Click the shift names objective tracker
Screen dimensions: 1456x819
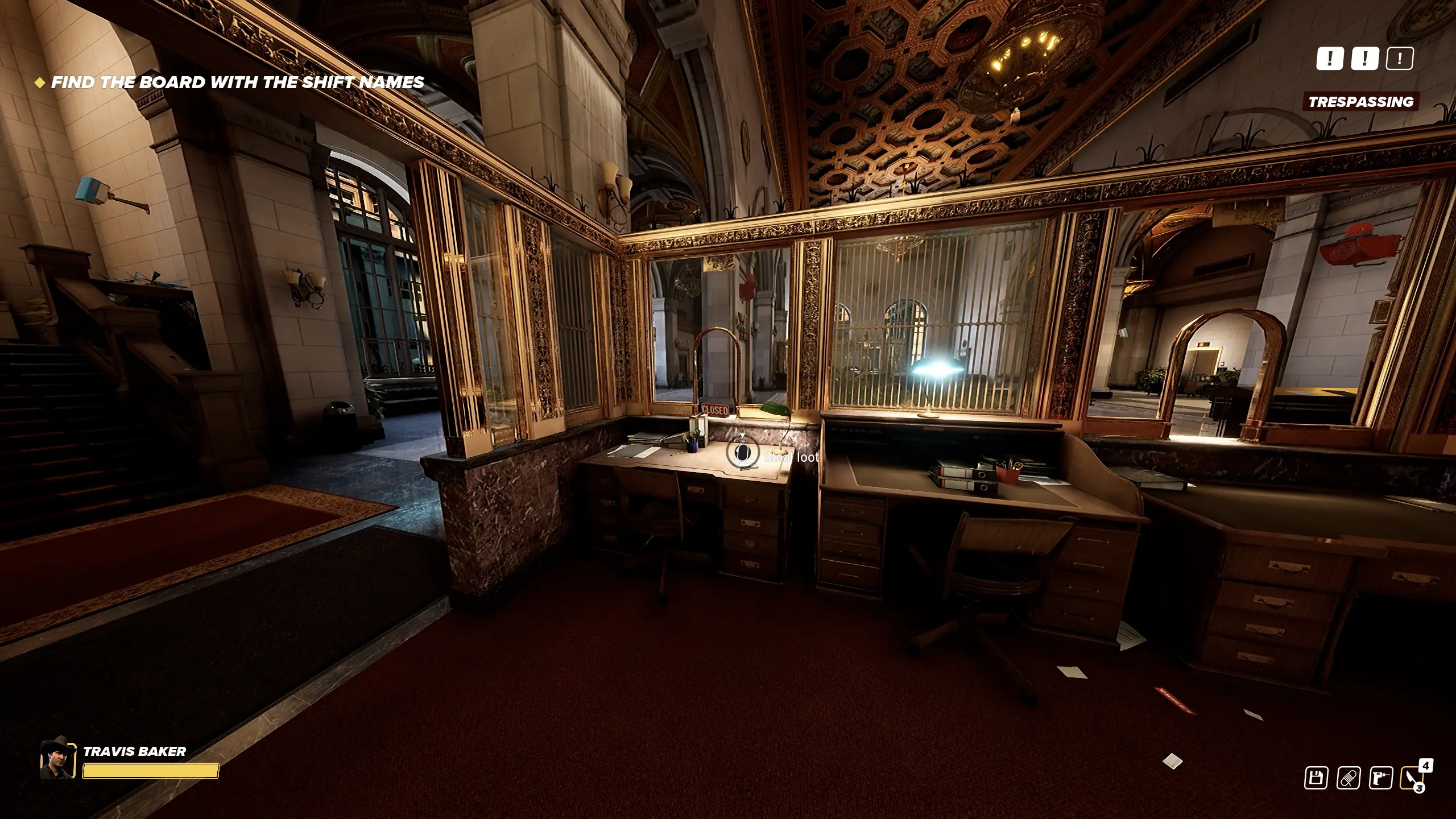(x=237, y=82)
